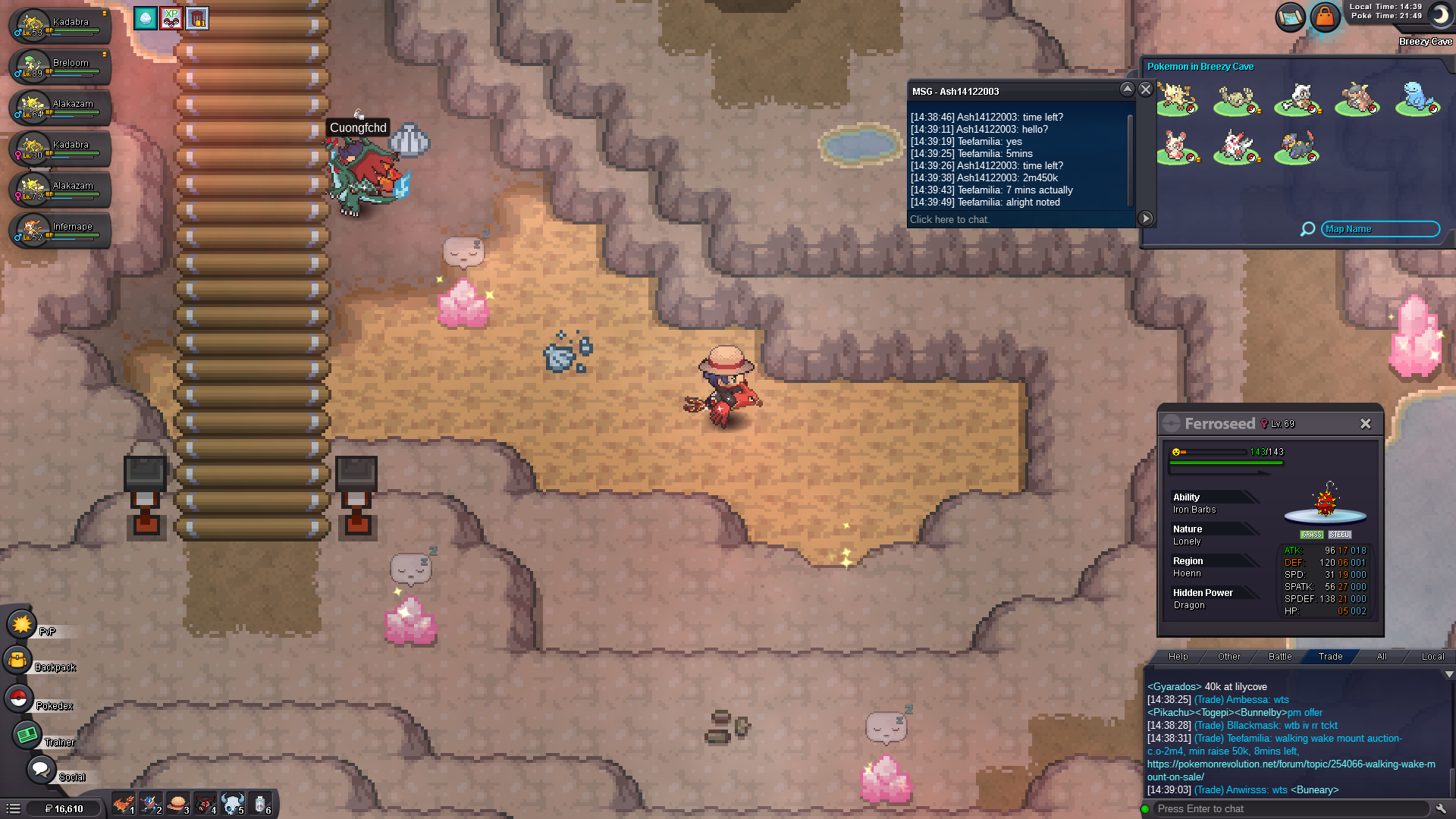Use the straw hat hotbar item

[177, 803]
